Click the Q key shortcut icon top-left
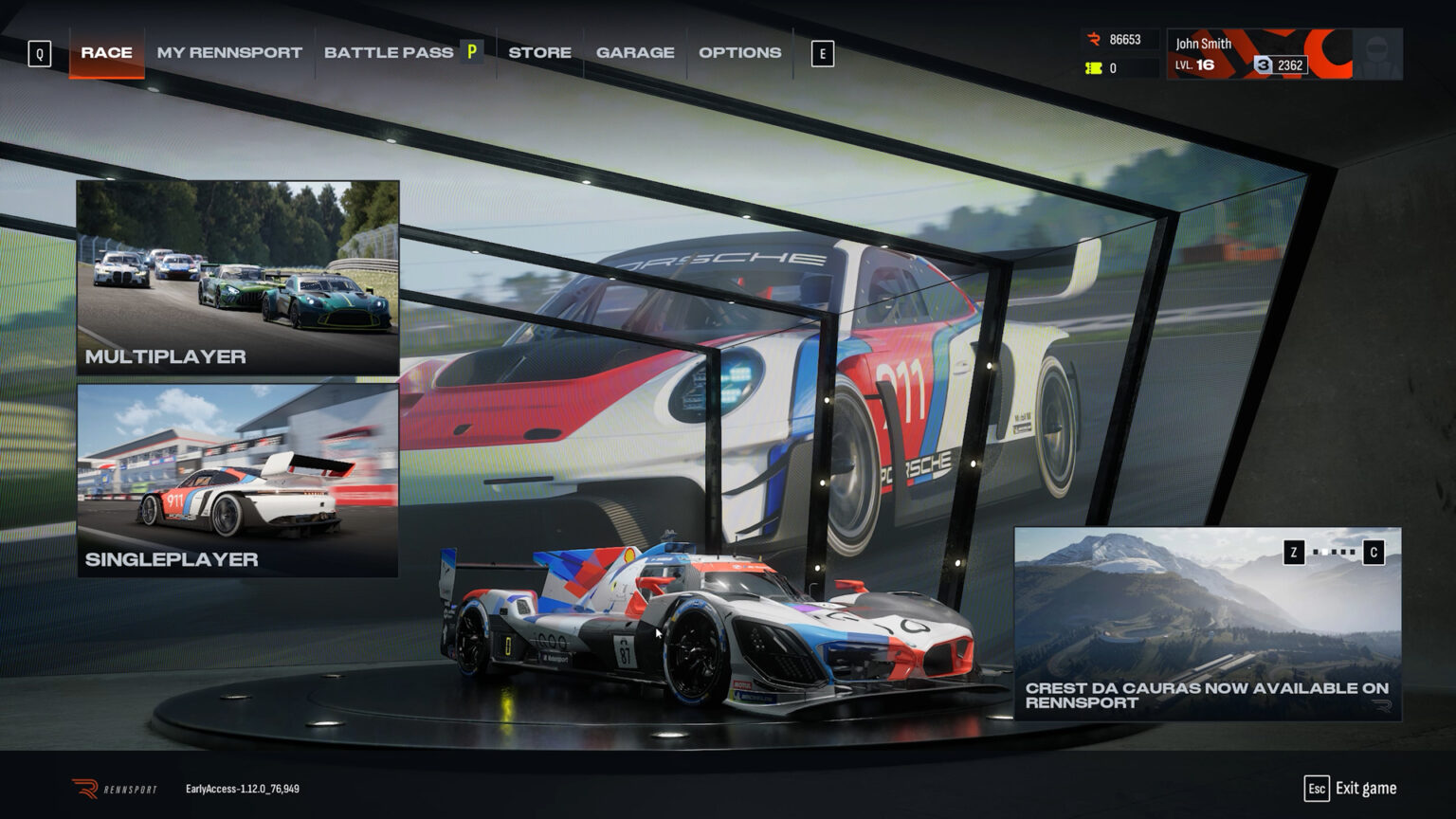Image resolution: width=1456 pixels, height=819 pixels. [39, 54]
